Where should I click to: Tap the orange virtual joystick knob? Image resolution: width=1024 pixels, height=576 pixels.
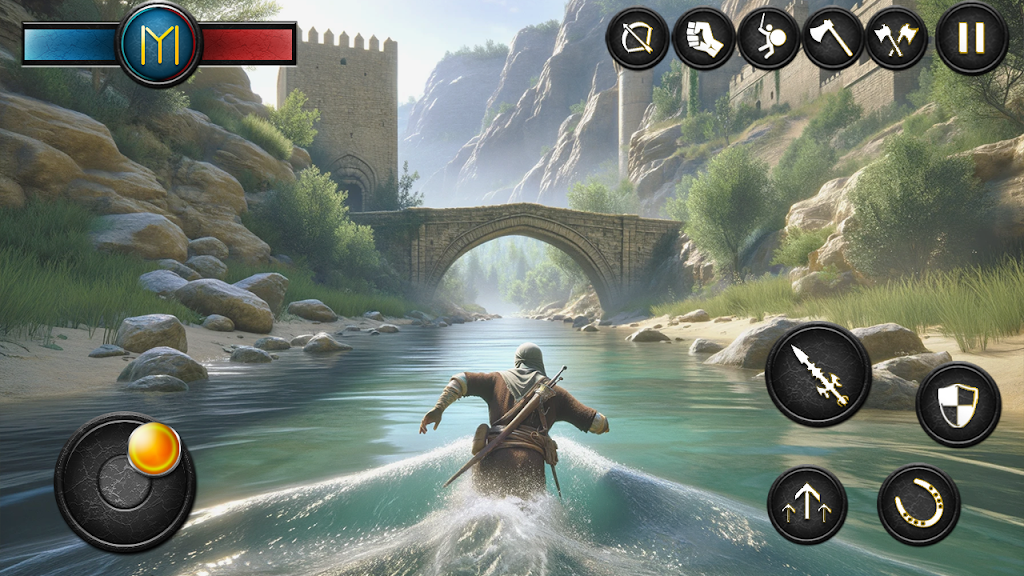(154, 450)
